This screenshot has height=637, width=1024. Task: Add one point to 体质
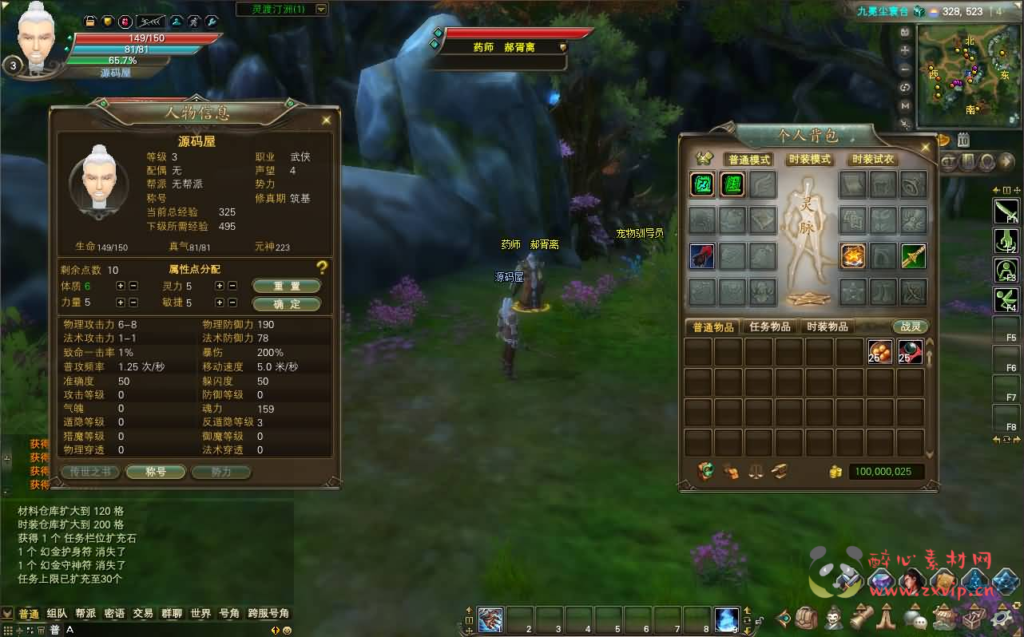(x=121, y=286)
